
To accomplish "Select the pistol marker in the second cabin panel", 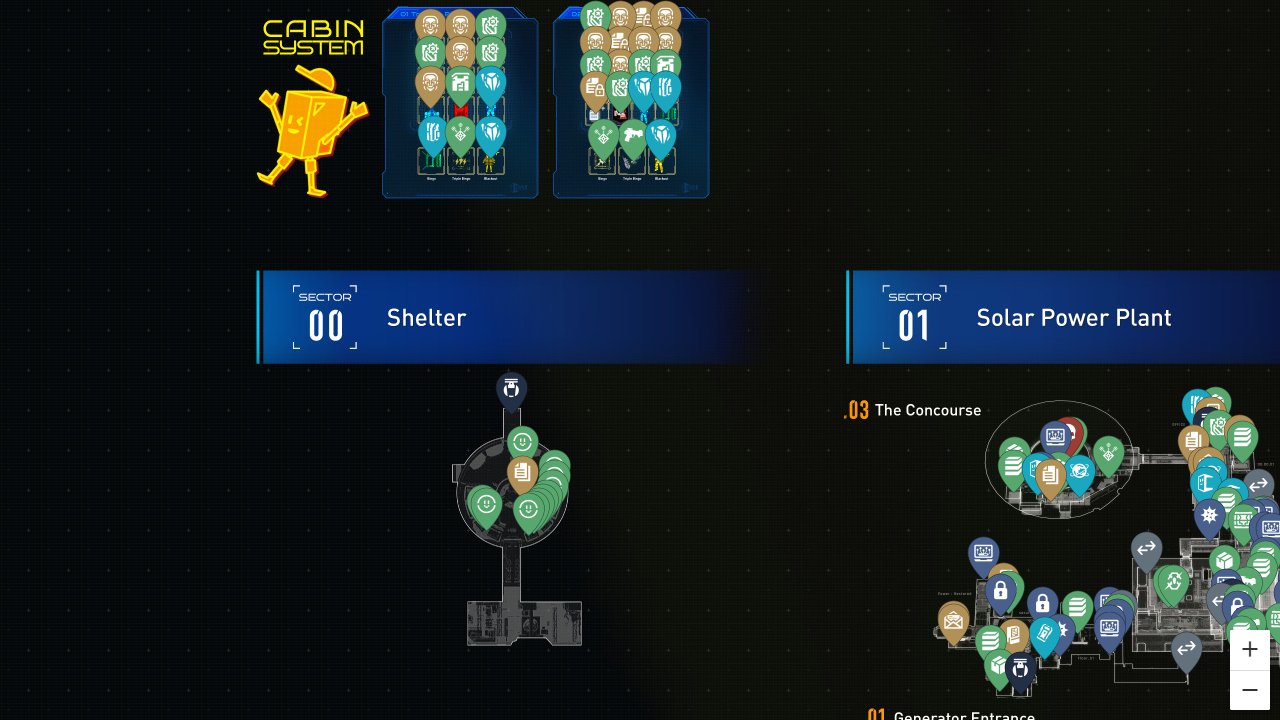I will (x=632, y=135).
